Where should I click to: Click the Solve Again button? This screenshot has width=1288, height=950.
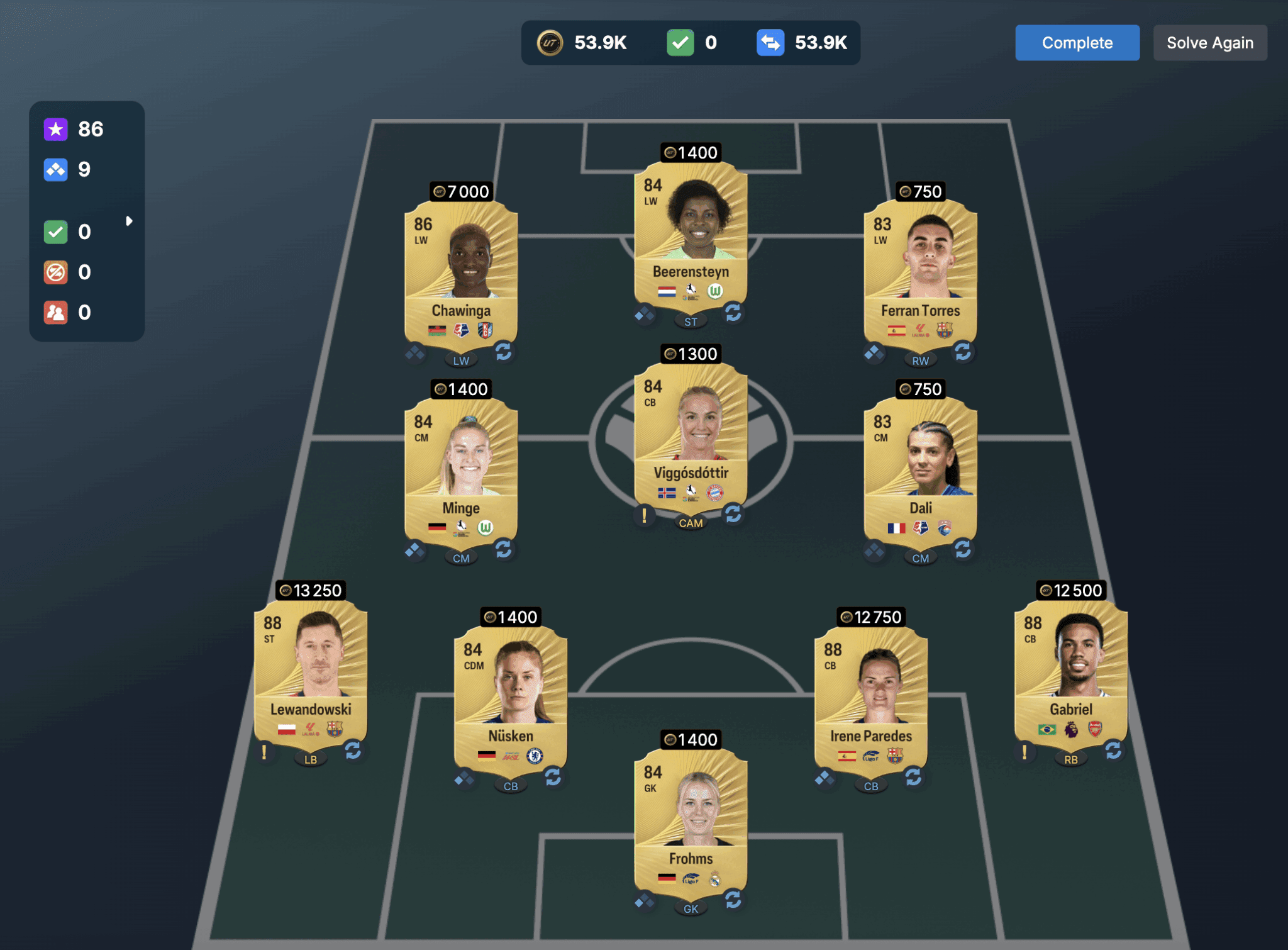(x=1209, y=43)
